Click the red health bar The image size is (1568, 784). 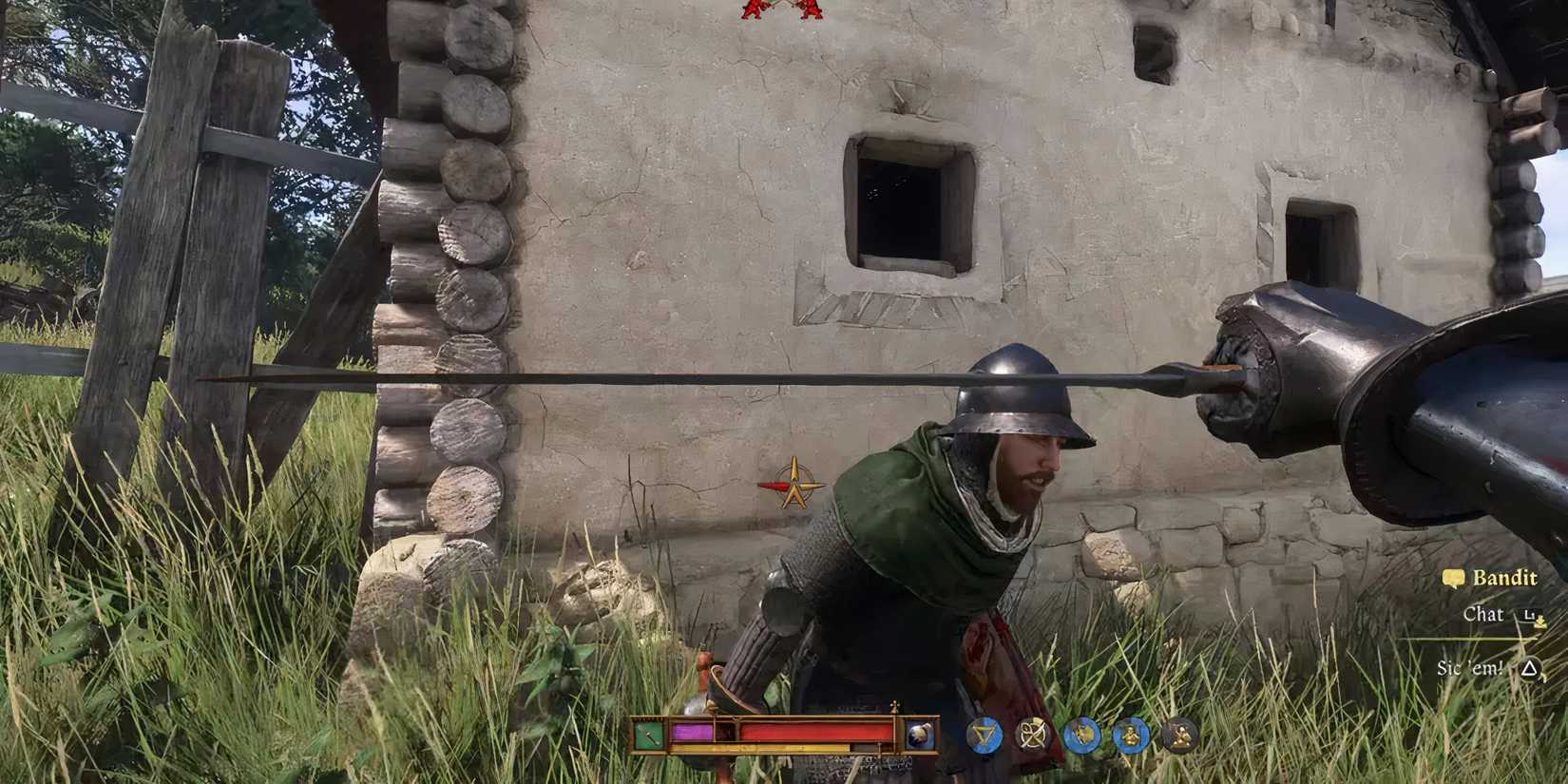click(813, 732)
